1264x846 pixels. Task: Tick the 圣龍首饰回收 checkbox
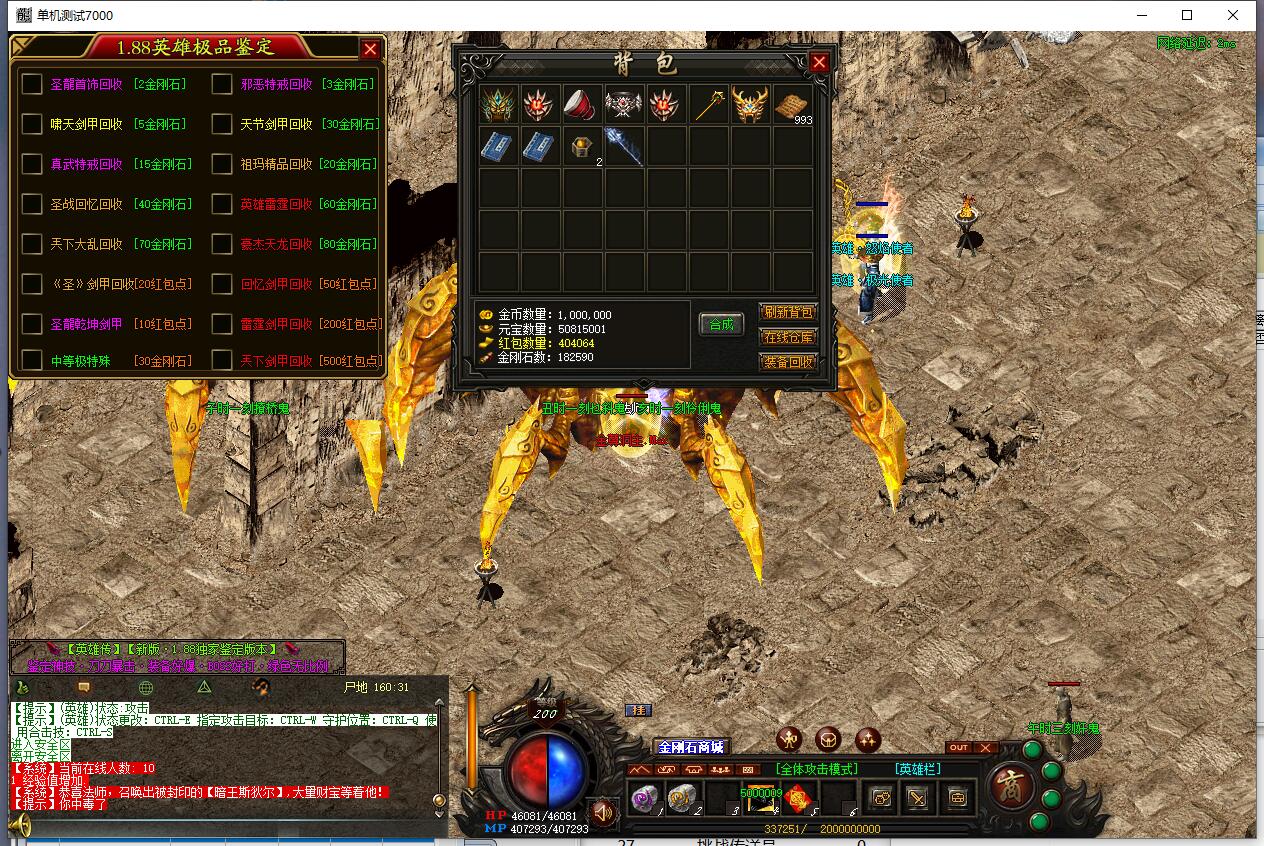click(x=32, y=84)
